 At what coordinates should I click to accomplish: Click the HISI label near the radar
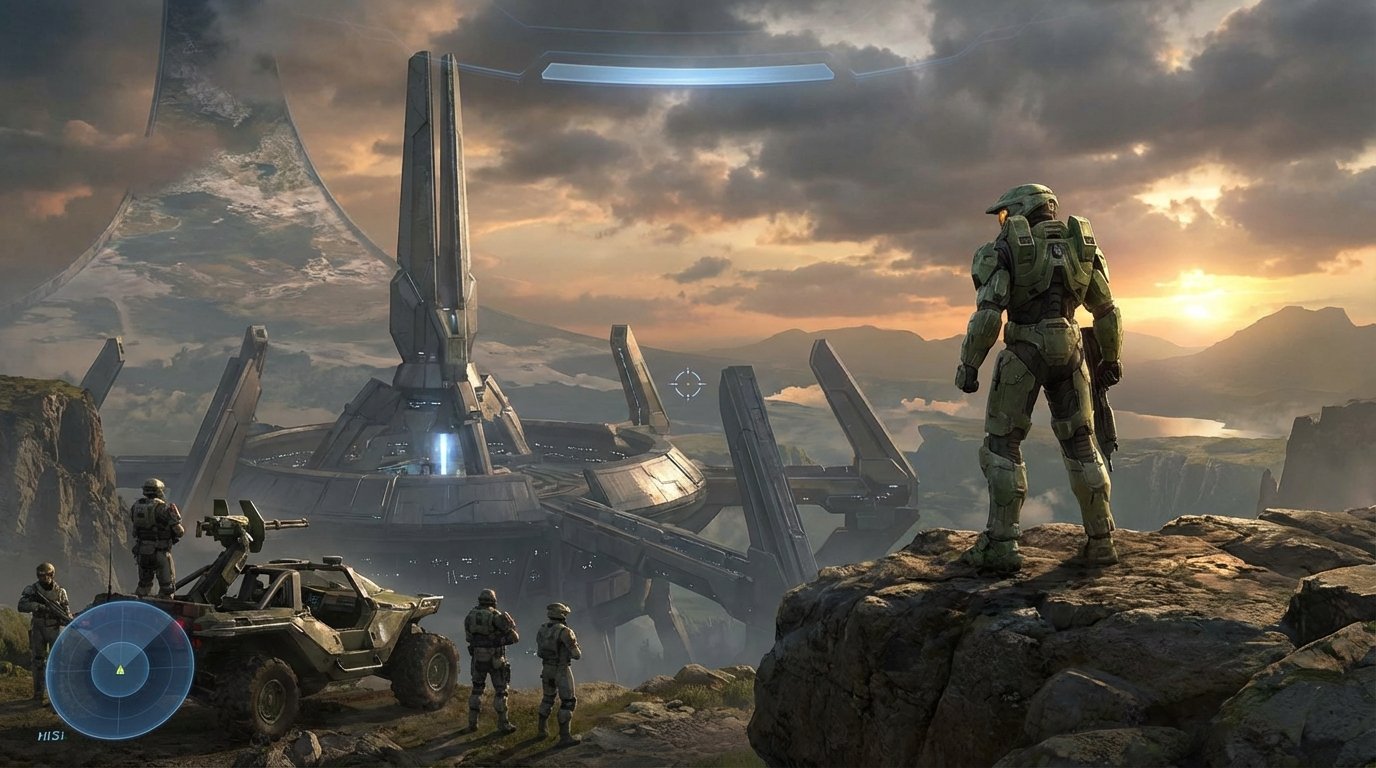[52, 735]
